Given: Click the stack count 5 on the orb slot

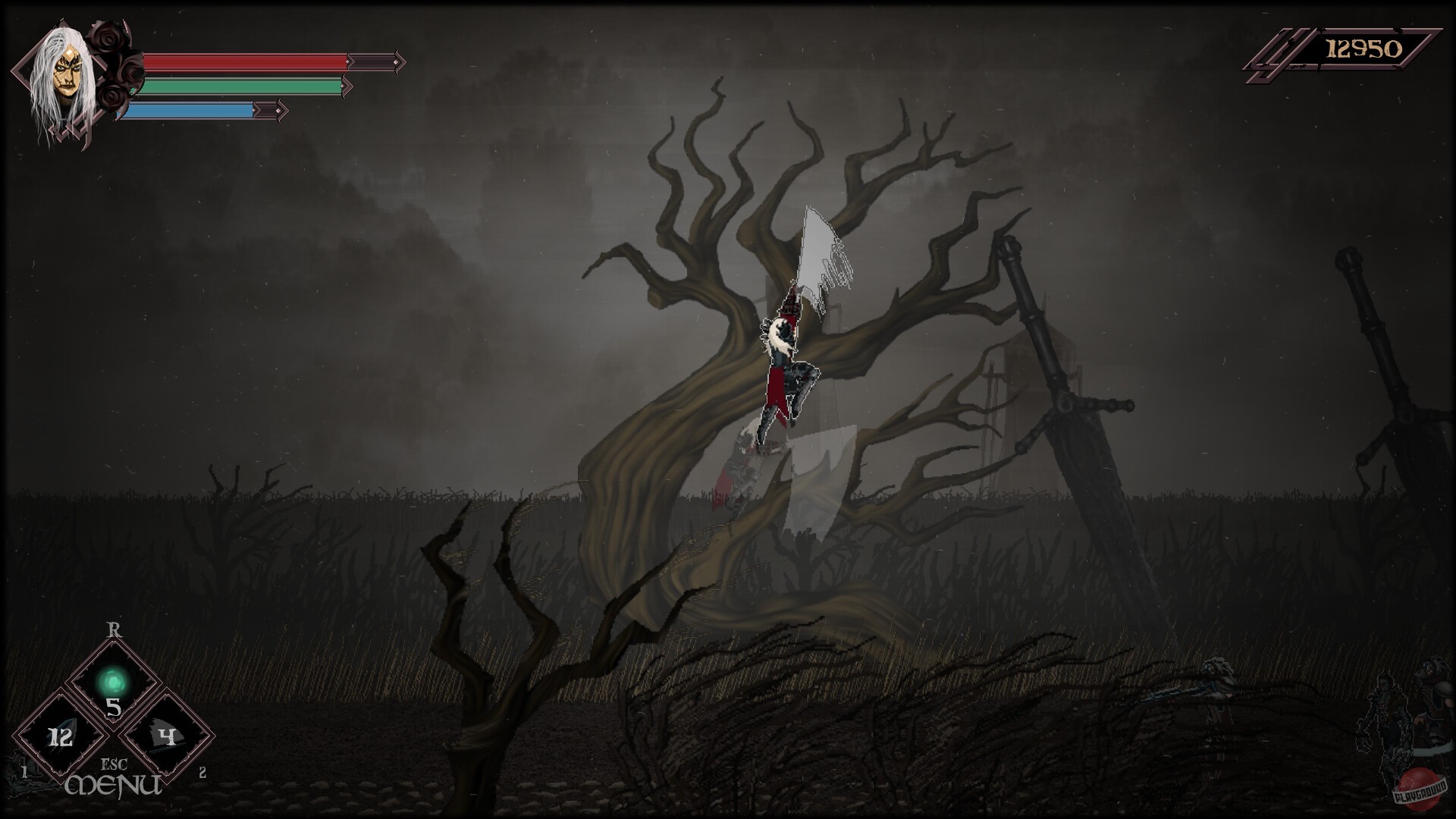Looking at the screenshot, I should pyautogui.click(x=115, y=707).
